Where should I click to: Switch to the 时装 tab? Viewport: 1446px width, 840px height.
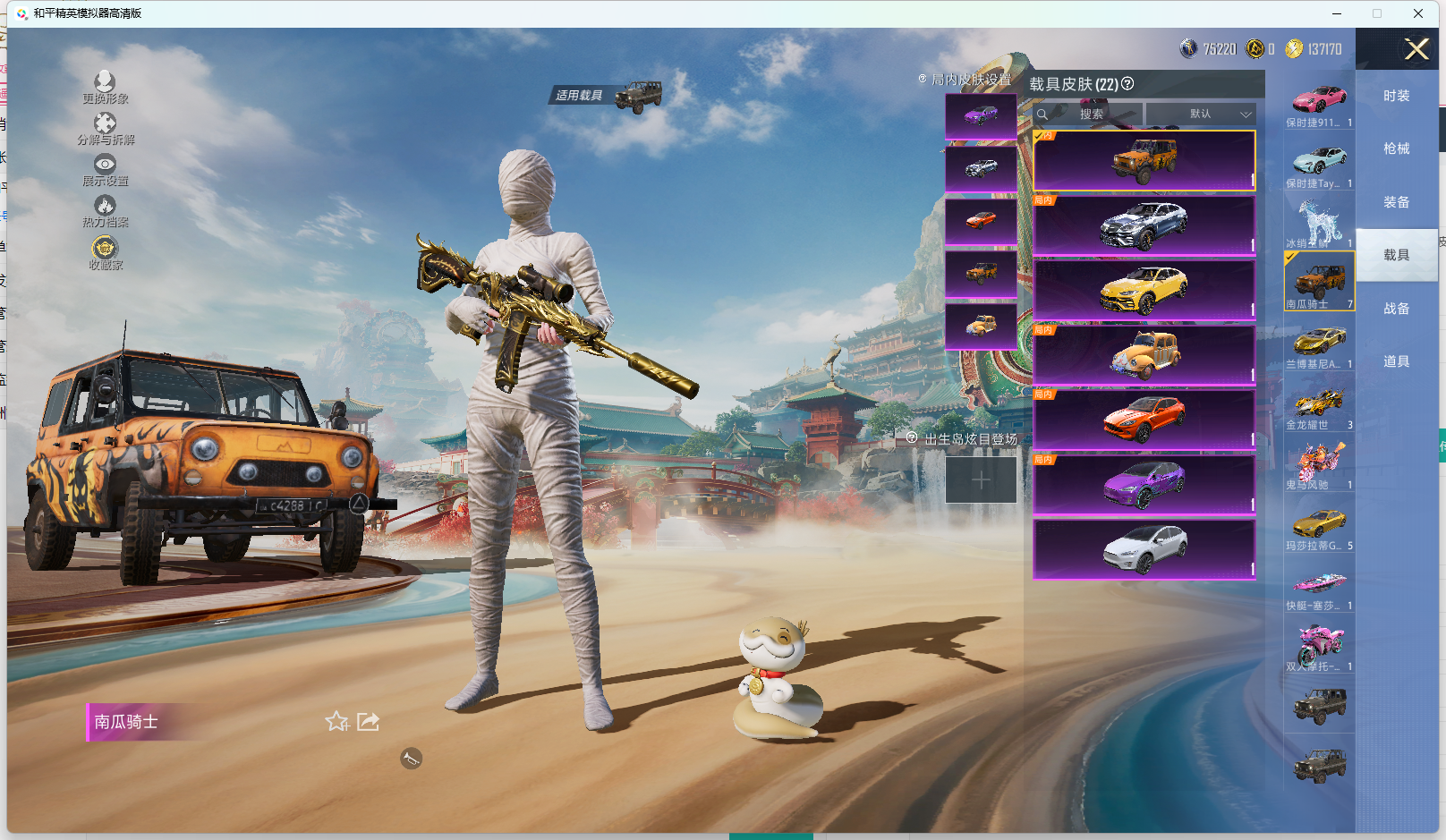point(1396,96)
